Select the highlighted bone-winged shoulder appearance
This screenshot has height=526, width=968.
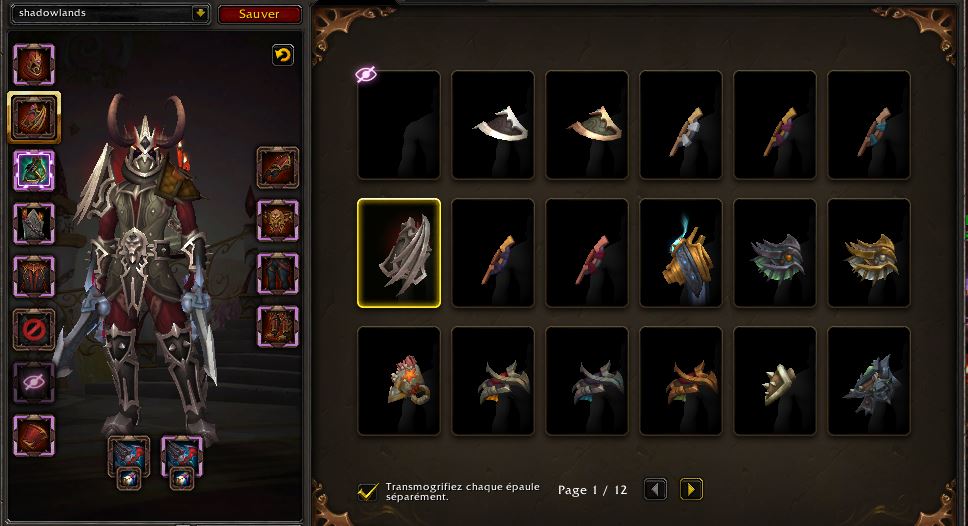(x=399, y=253)
